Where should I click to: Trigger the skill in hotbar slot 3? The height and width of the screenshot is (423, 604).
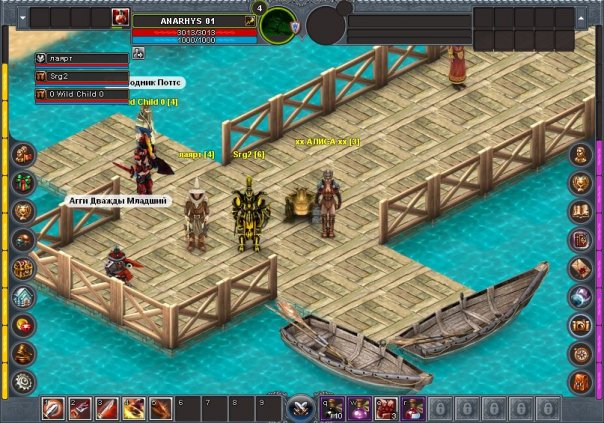point(106,408)
